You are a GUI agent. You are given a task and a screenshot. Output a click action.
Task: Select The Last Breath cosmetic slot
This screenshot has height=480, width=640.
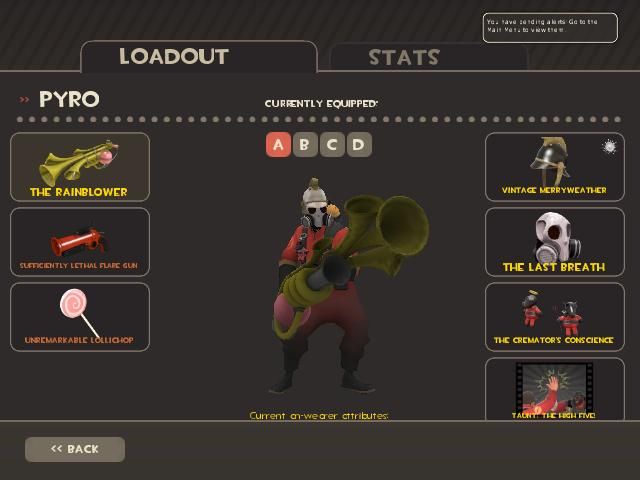(x=554, y=242)
